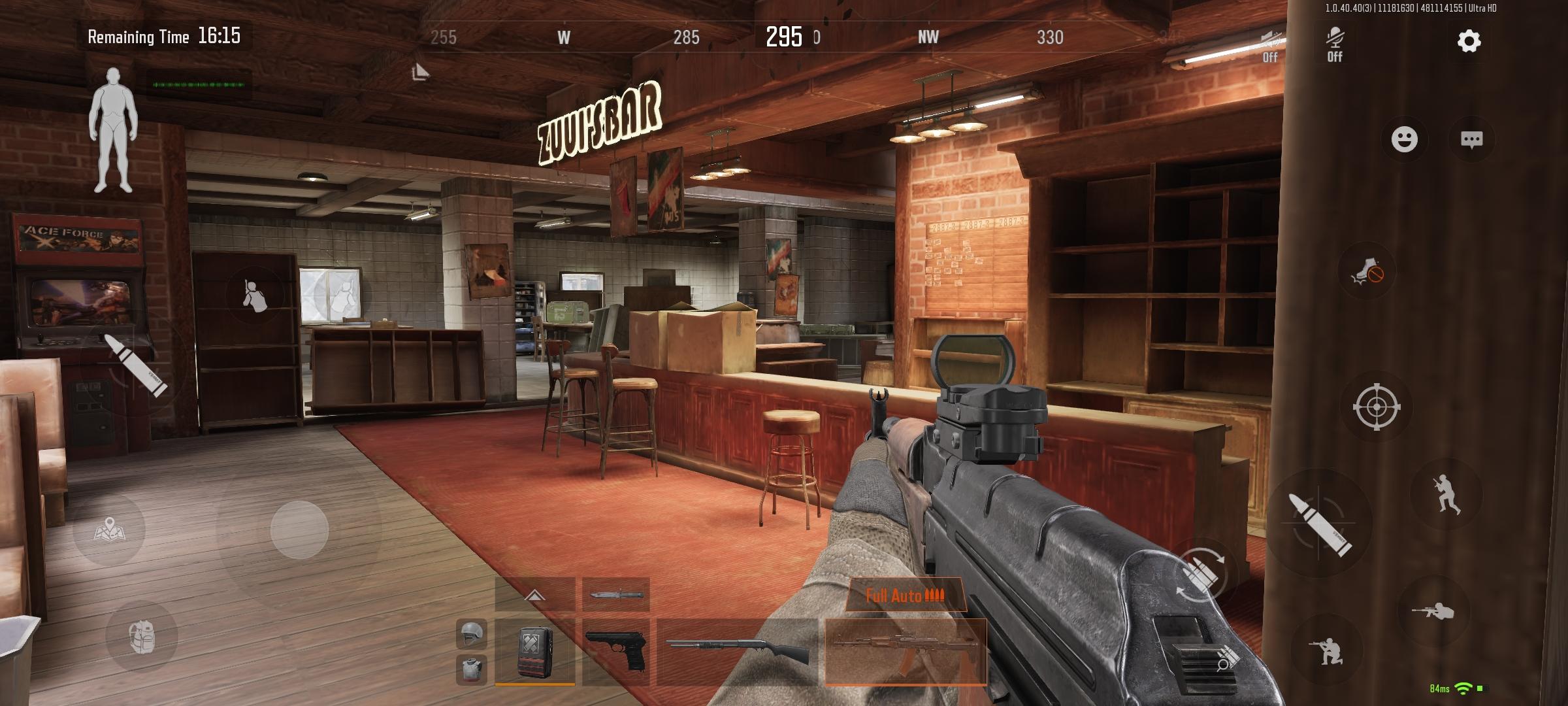Fire using the left bullet button
The height and width of the screenshot is (706, 1568).
click(x=137, y=365)
